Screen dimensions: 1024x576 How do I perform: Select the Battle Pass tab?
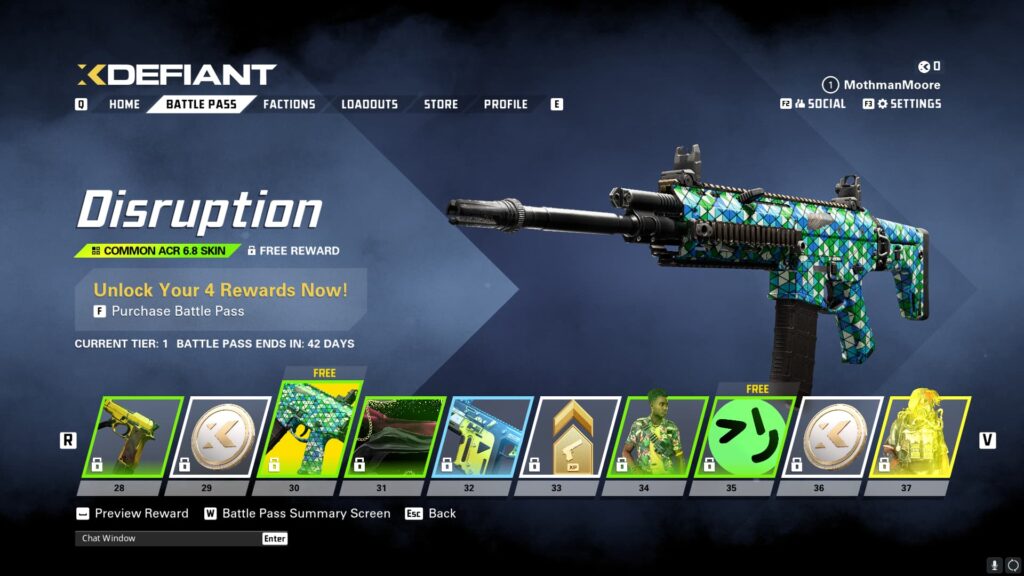pos(201,104)
